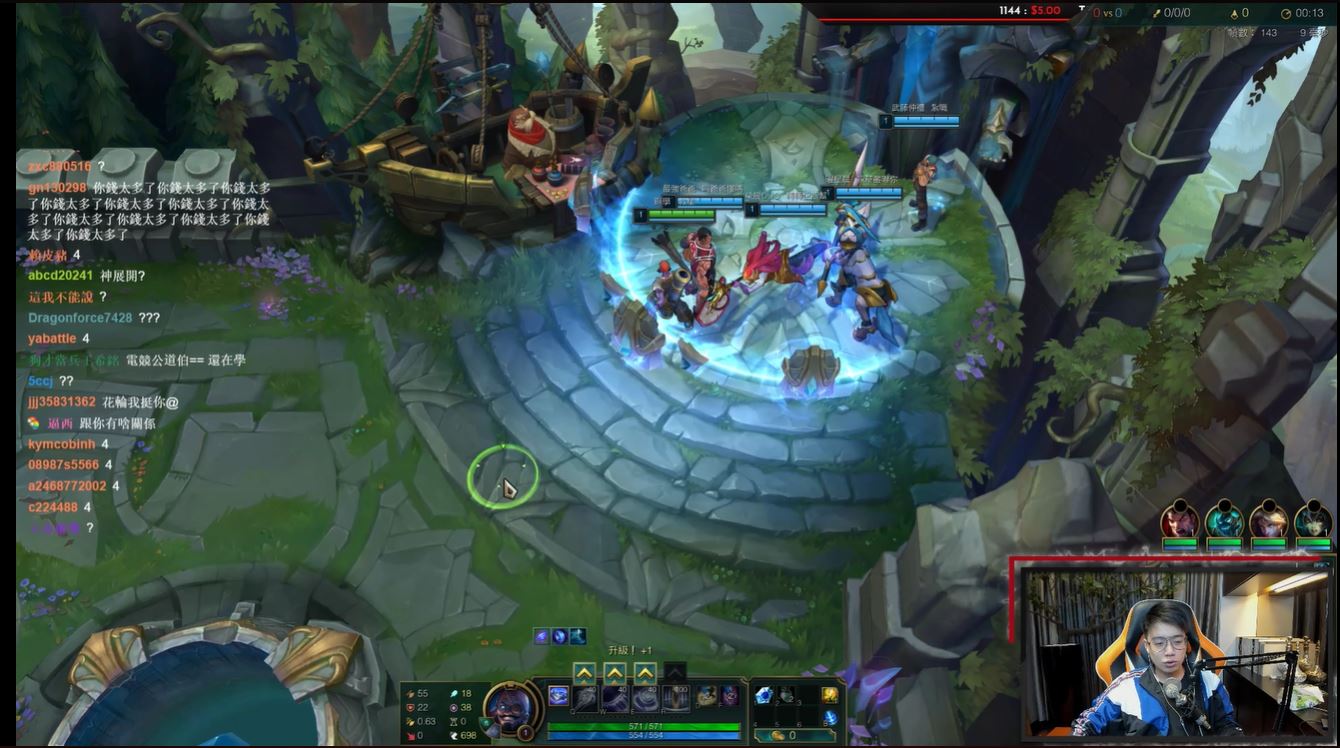Click the passive ability icon
This screenshot has height=748, width=1340.
coord(558,695)
